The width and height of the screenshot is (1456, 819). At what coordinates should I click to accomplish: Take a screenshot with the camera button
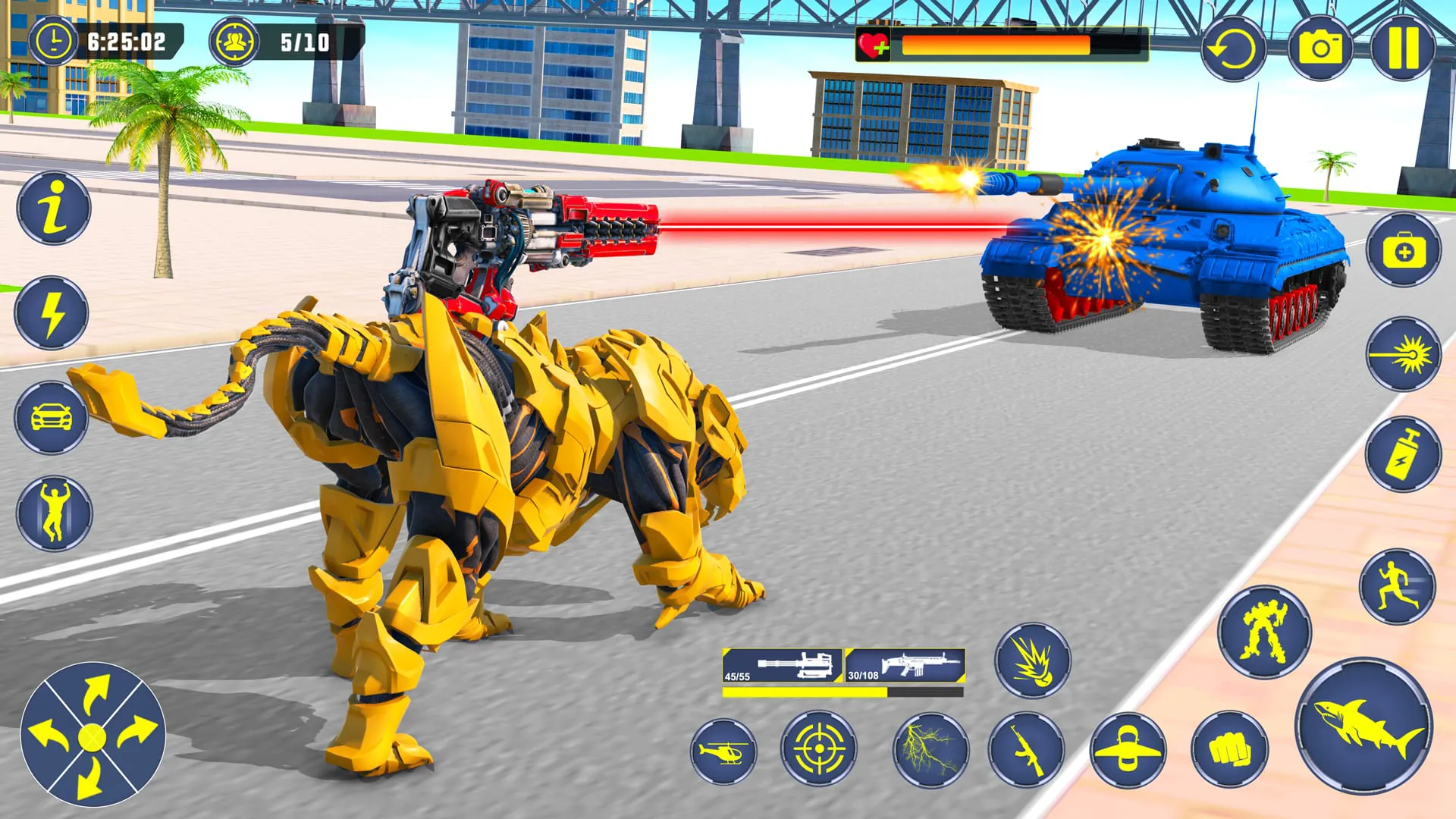[x=1319, y=45]
